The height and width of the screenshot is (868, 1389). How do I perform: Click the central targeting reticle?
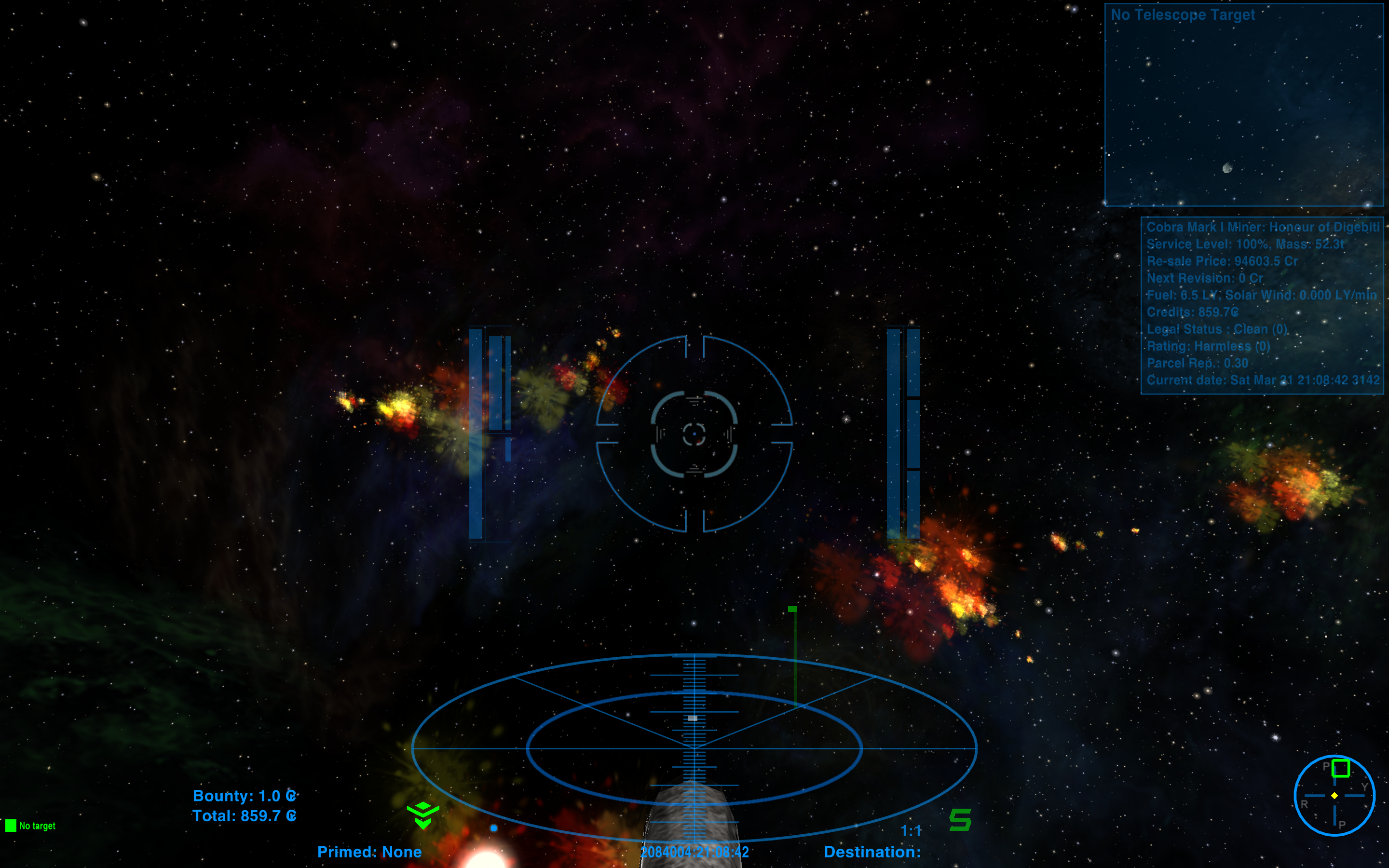tap(694, 434)
